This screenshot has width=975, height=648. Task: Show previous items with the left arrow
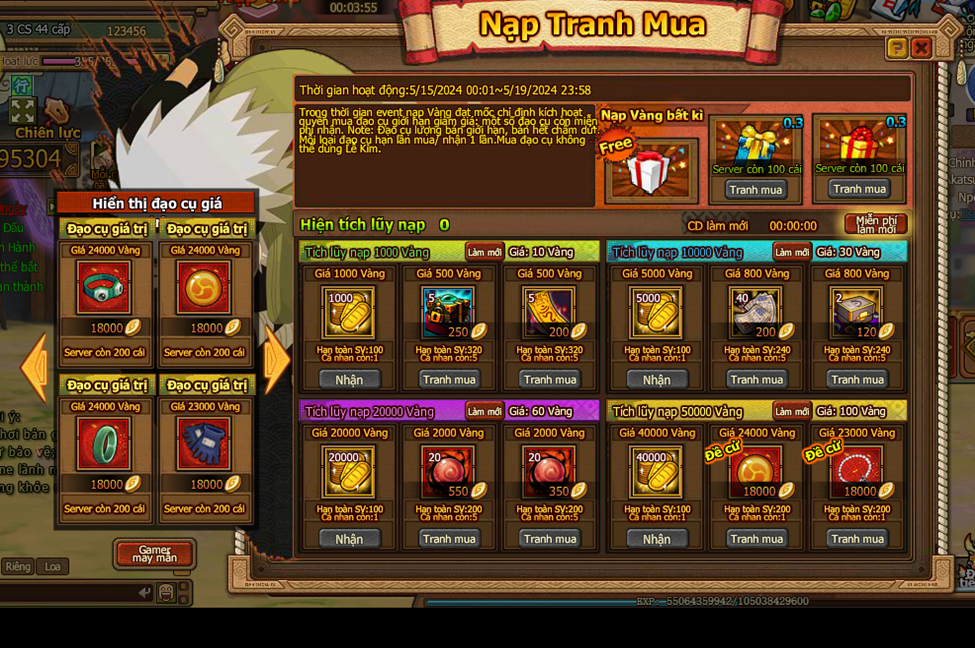point(35,366)
